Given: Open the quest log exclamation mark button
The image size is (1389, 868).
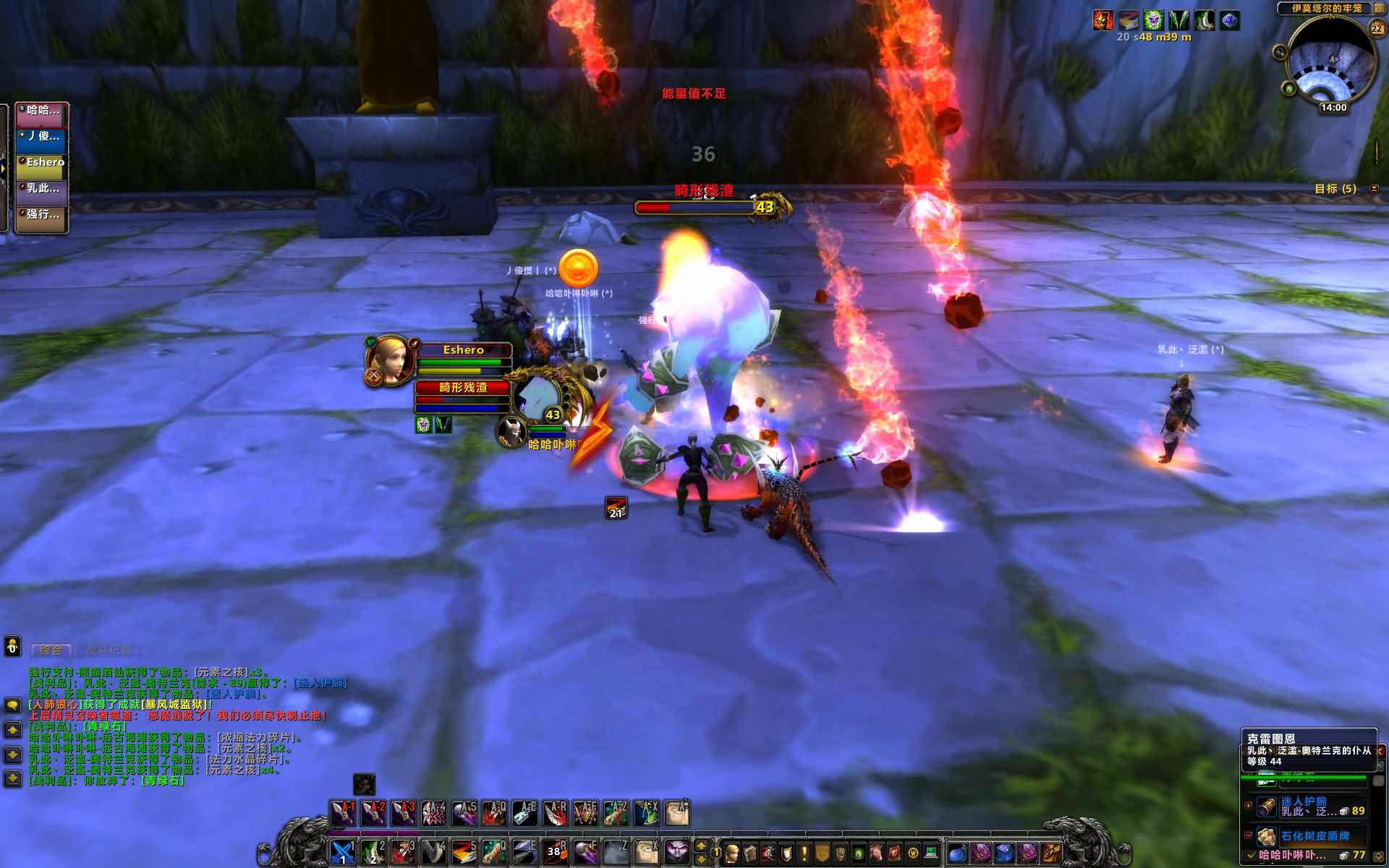Looking at the screenshot, I should pyautogui.click(x=804, y=853).
